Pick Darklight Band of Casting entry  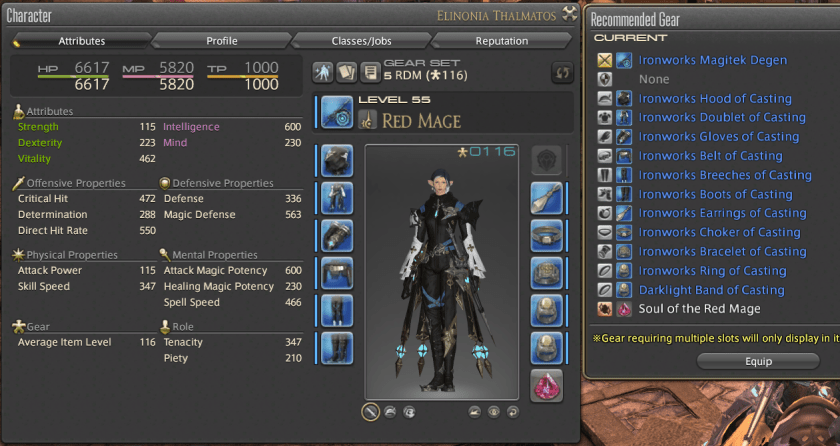[x=711, y=290]
